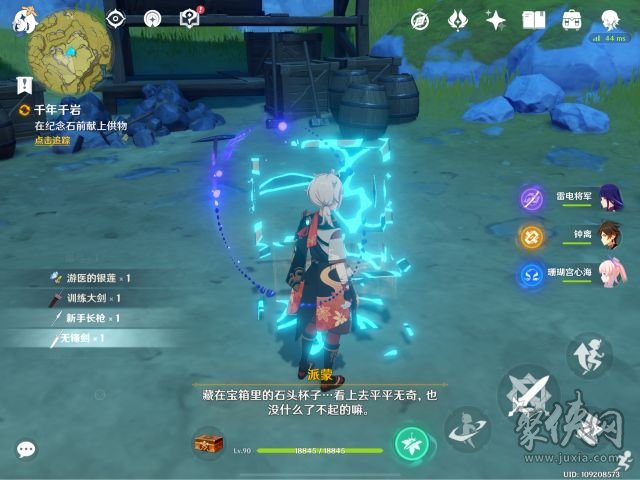The image size is (640, 480).
Task: Open the four-point star wish icon
Action: click(x=496, y=19)
